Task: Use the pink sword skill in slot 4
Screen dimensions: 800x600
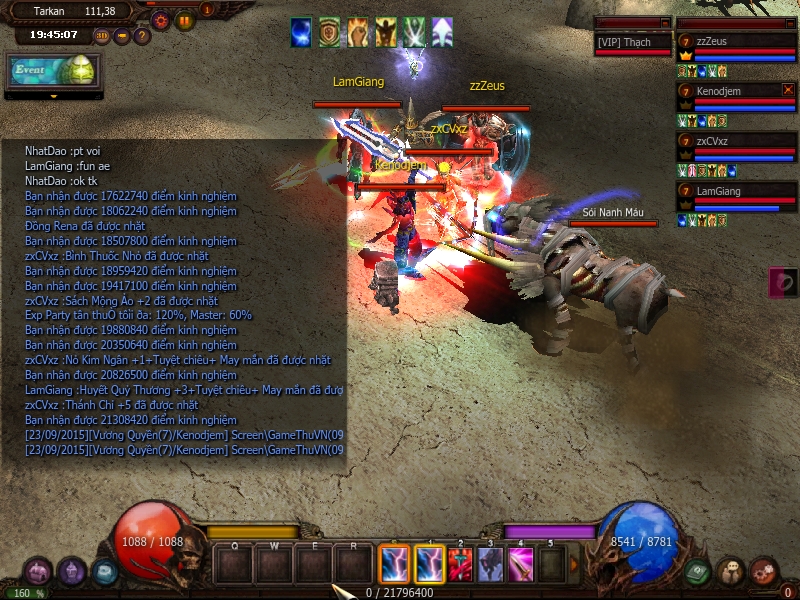Action: pyautogui.click(x=521, y=565)
